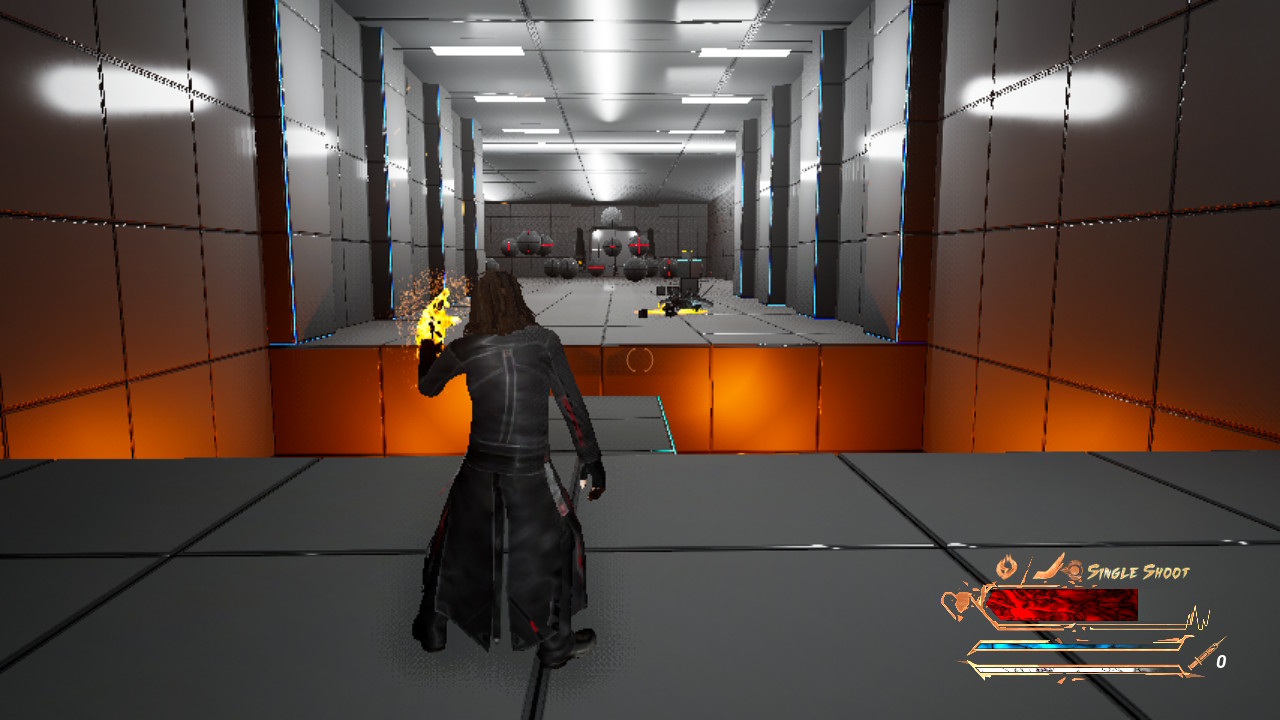Click the syringe count number zero
Screen dimensions: 1280x720
coord(1222,660)
